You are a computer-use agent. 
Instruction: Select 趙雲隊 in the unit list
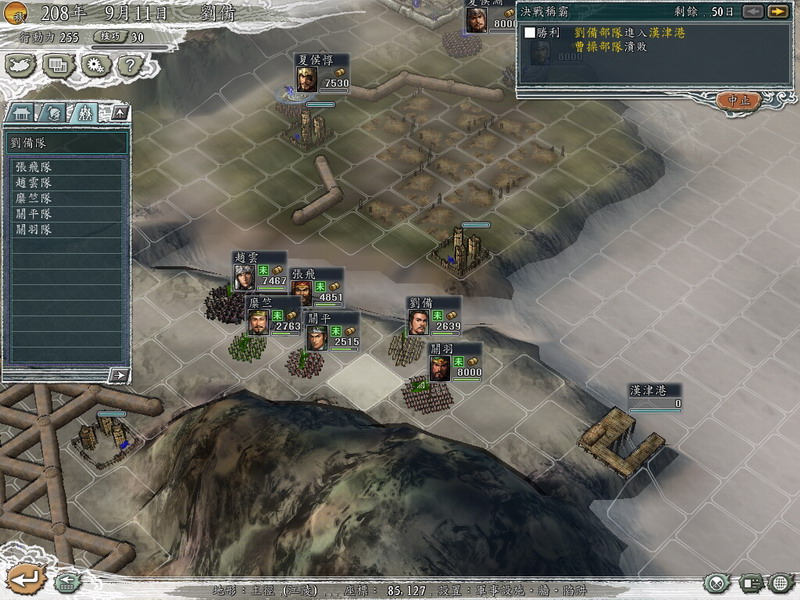[x=33, y=183]
